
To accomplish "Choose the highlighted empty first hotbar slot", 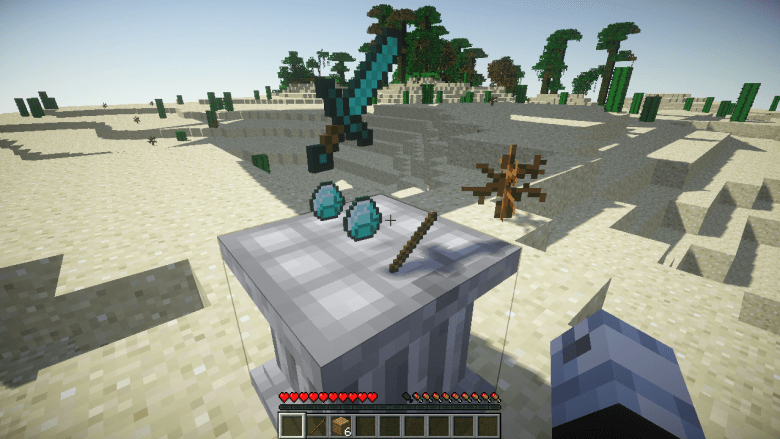I will (x=291, y=426).
